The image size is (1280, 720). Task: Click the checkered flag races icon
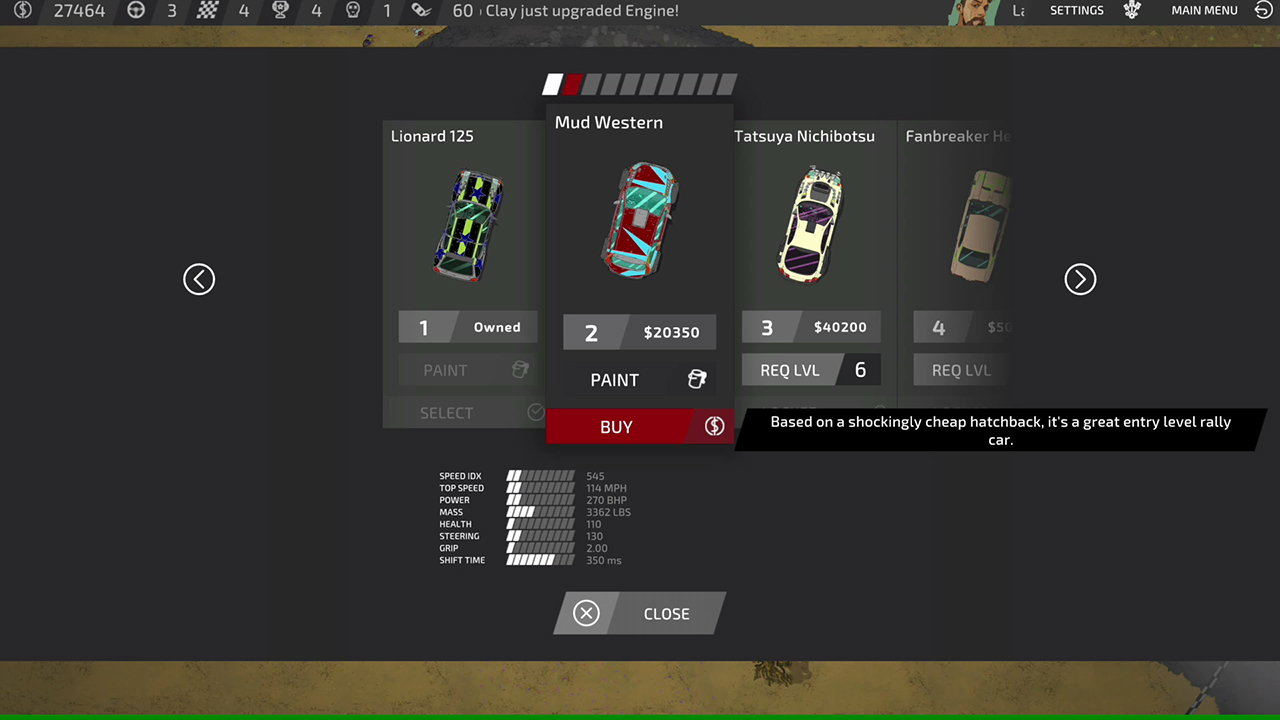click(209, 11)
